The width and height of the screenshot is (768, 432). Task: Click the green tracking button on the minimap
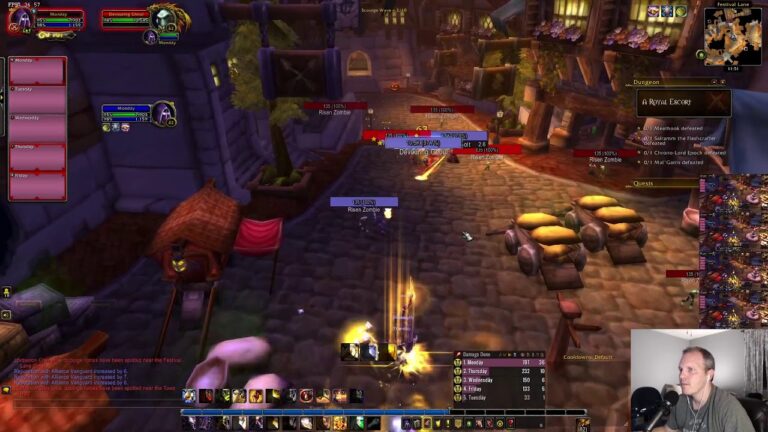700,55
